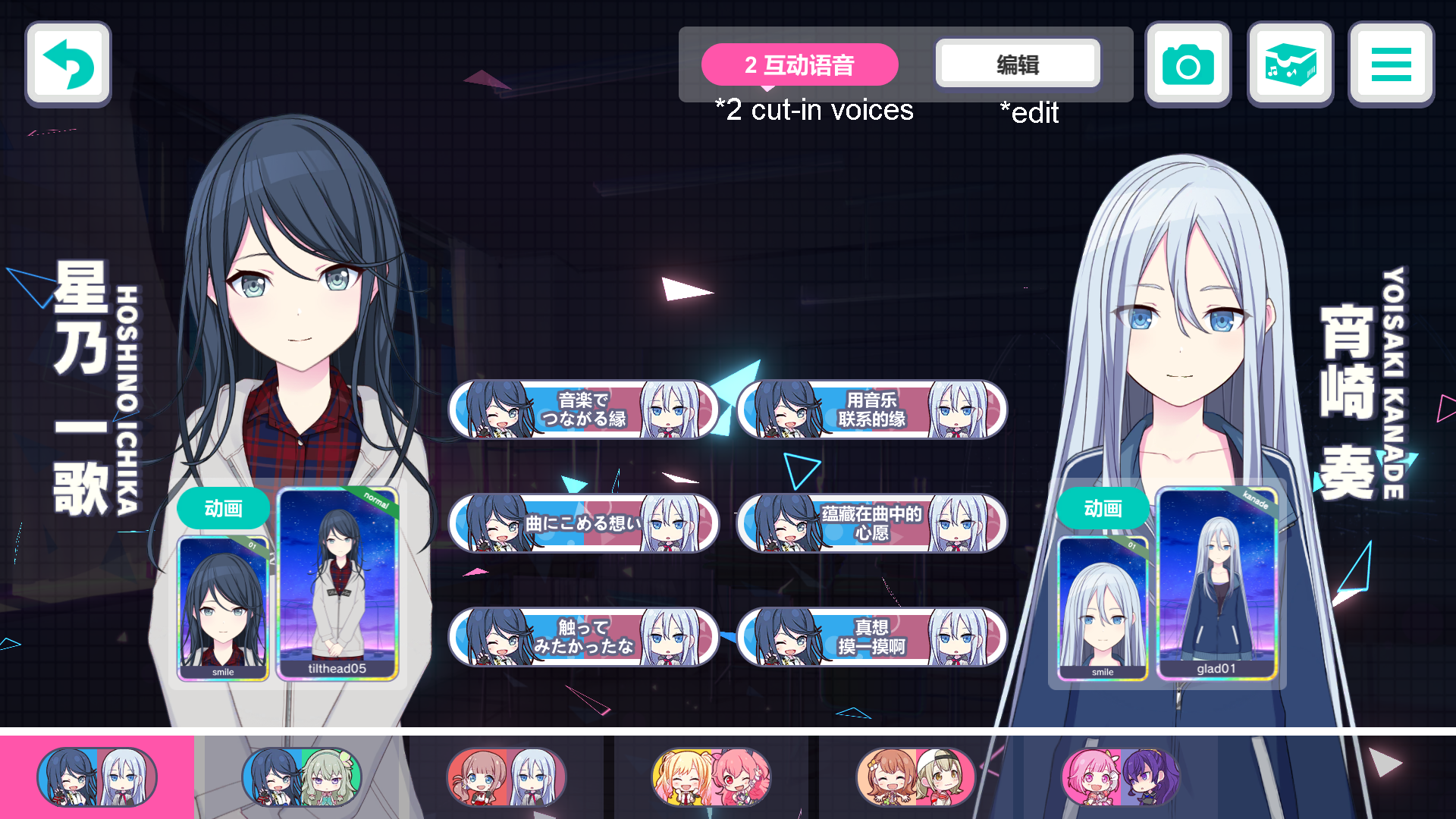
Task: Choose Ichika's smile expression thumbnail
Action: click(x=223, y=607)
